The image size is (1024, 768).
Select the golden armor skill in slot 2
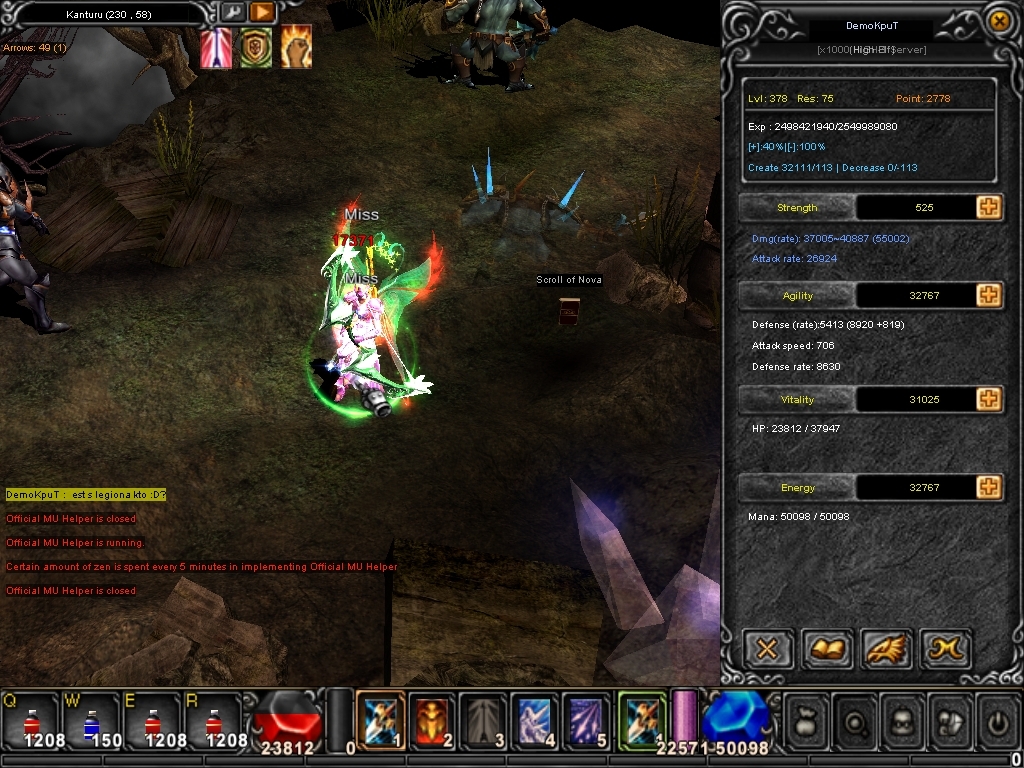[x=432, y=718]
